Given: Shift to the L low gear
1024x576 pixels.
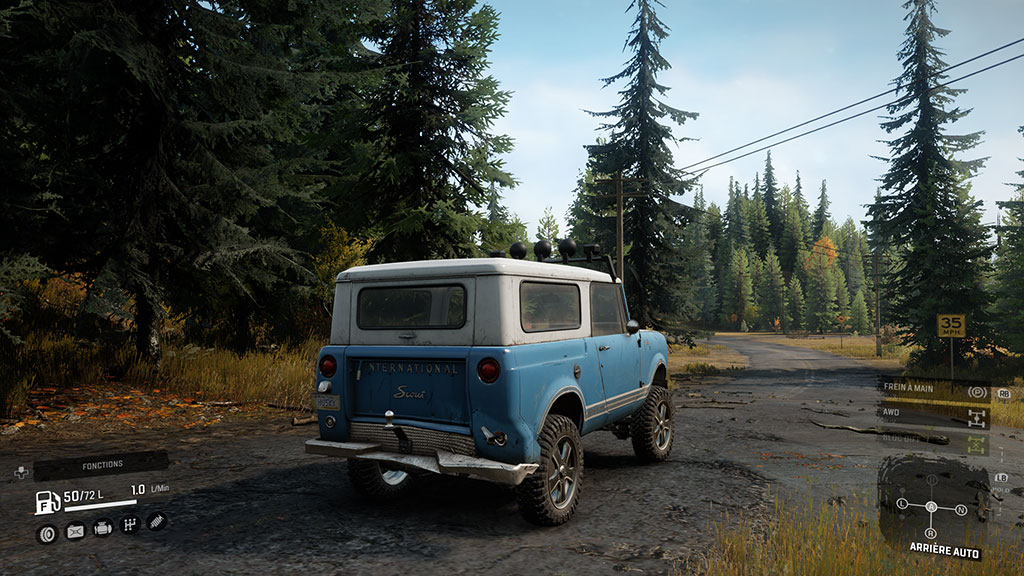Looking at the screenshot, I should [904, 504].
